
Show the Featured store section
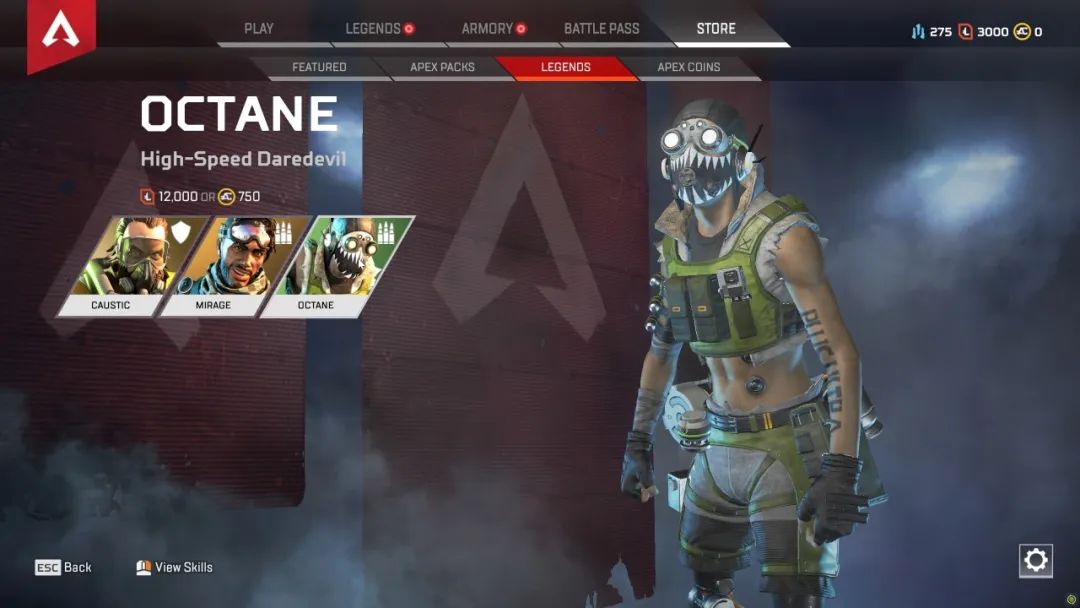pos(319,67)
